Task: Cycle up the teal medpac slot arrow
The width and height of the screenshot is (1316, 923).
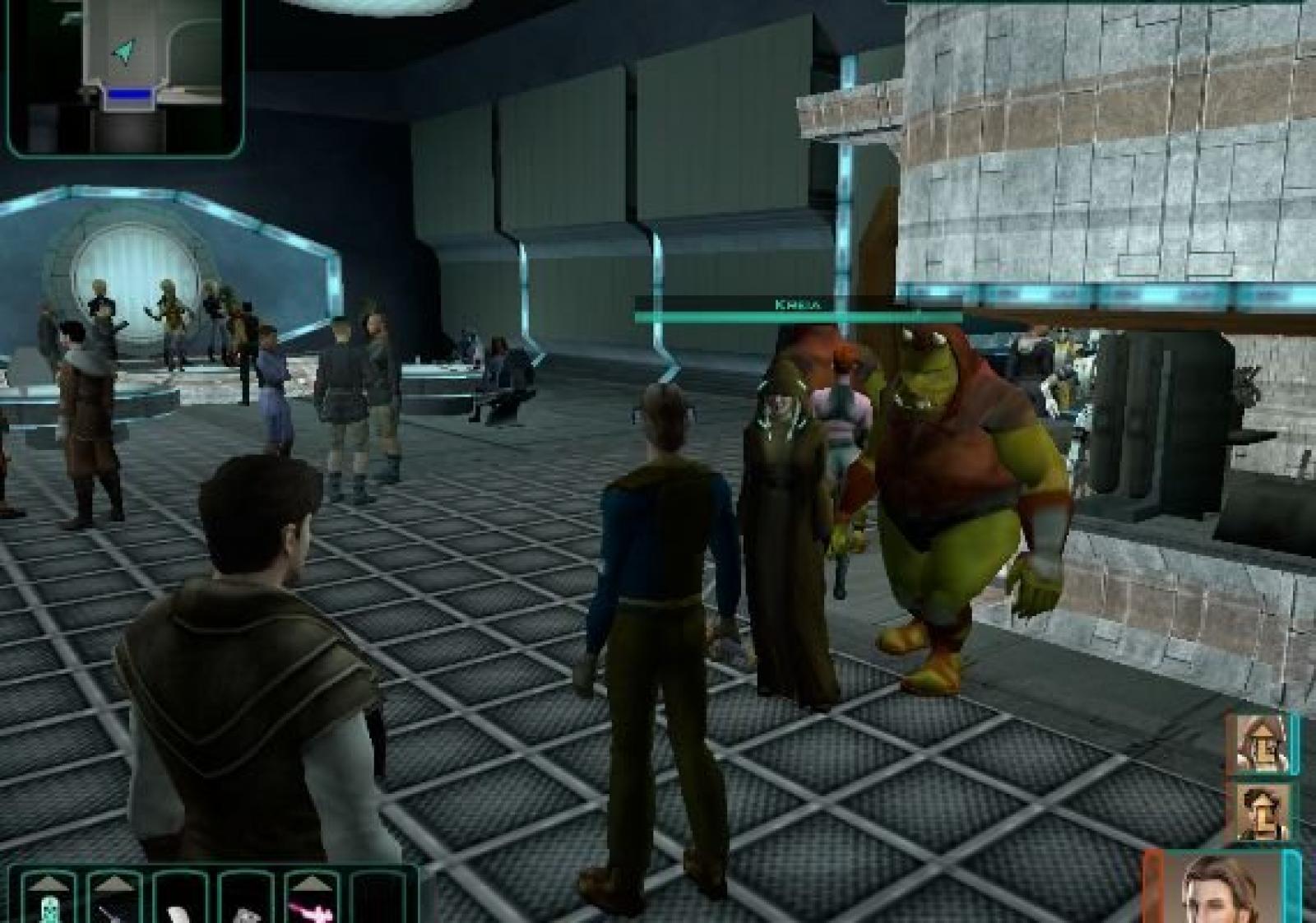Action: 49,884
